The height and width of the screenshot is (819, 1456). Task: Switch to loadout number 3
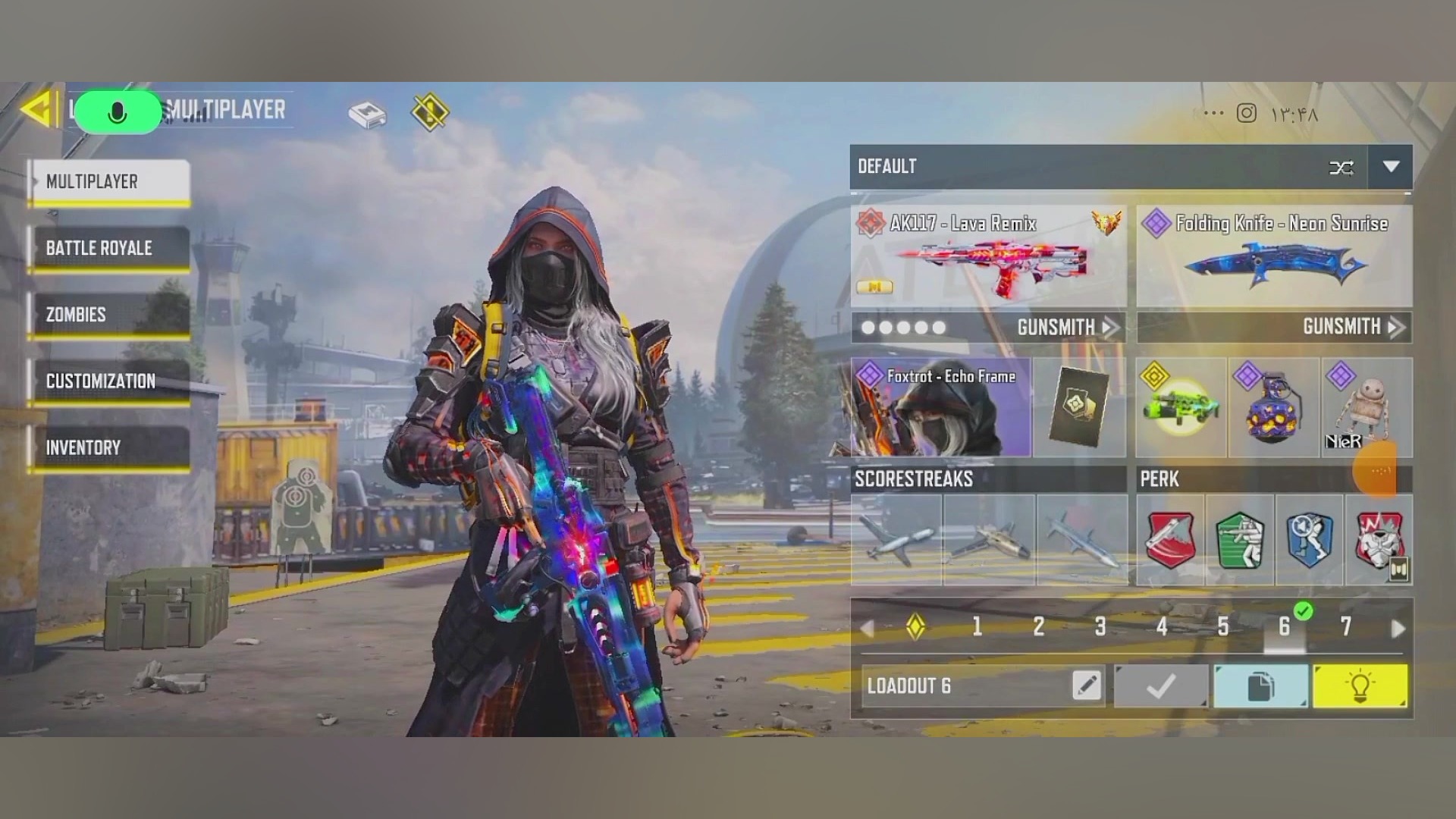(1100, 626)
